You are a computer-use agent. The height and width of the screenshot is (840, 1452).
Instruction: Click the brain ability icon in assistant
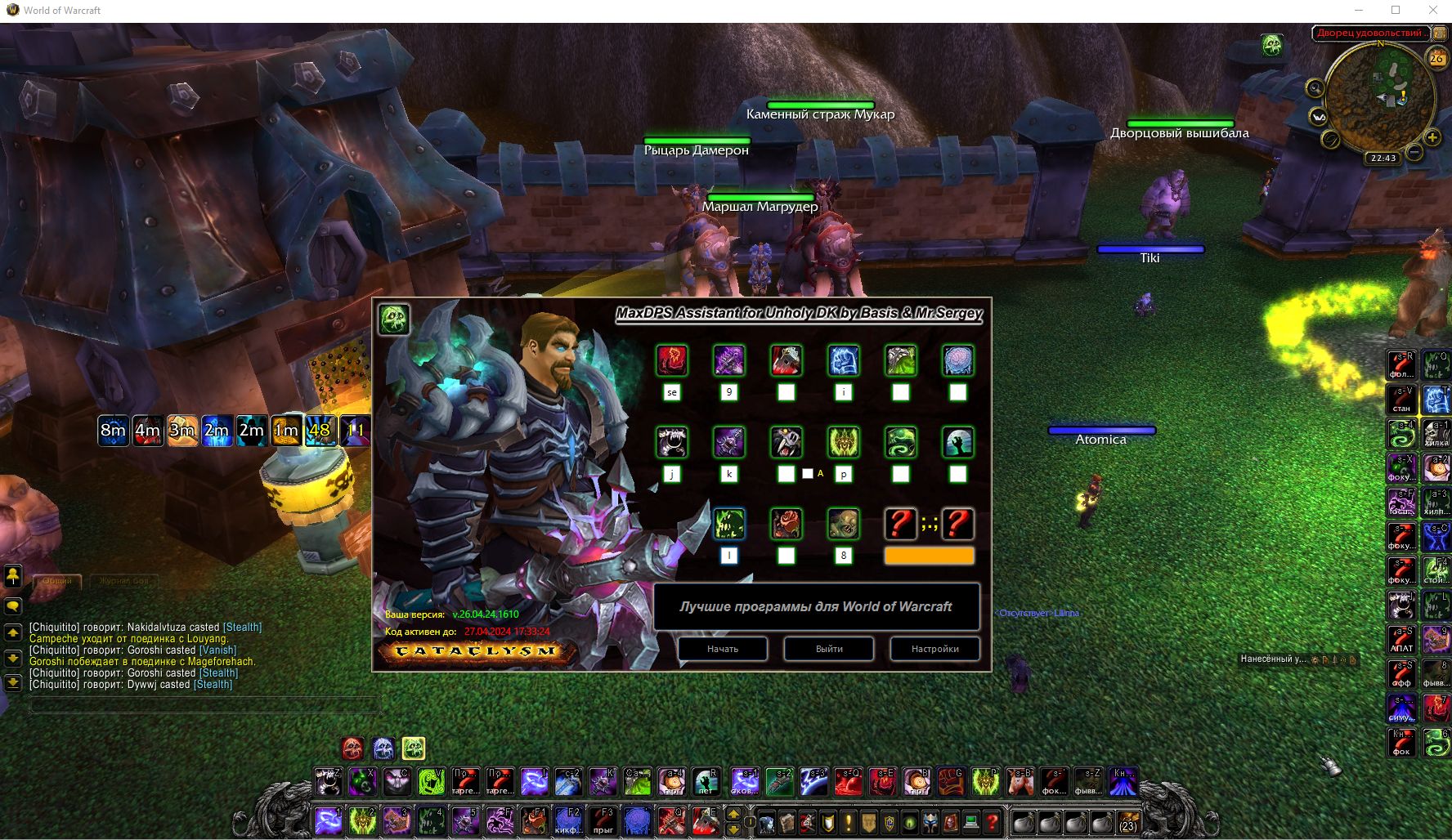pos(957,360)
